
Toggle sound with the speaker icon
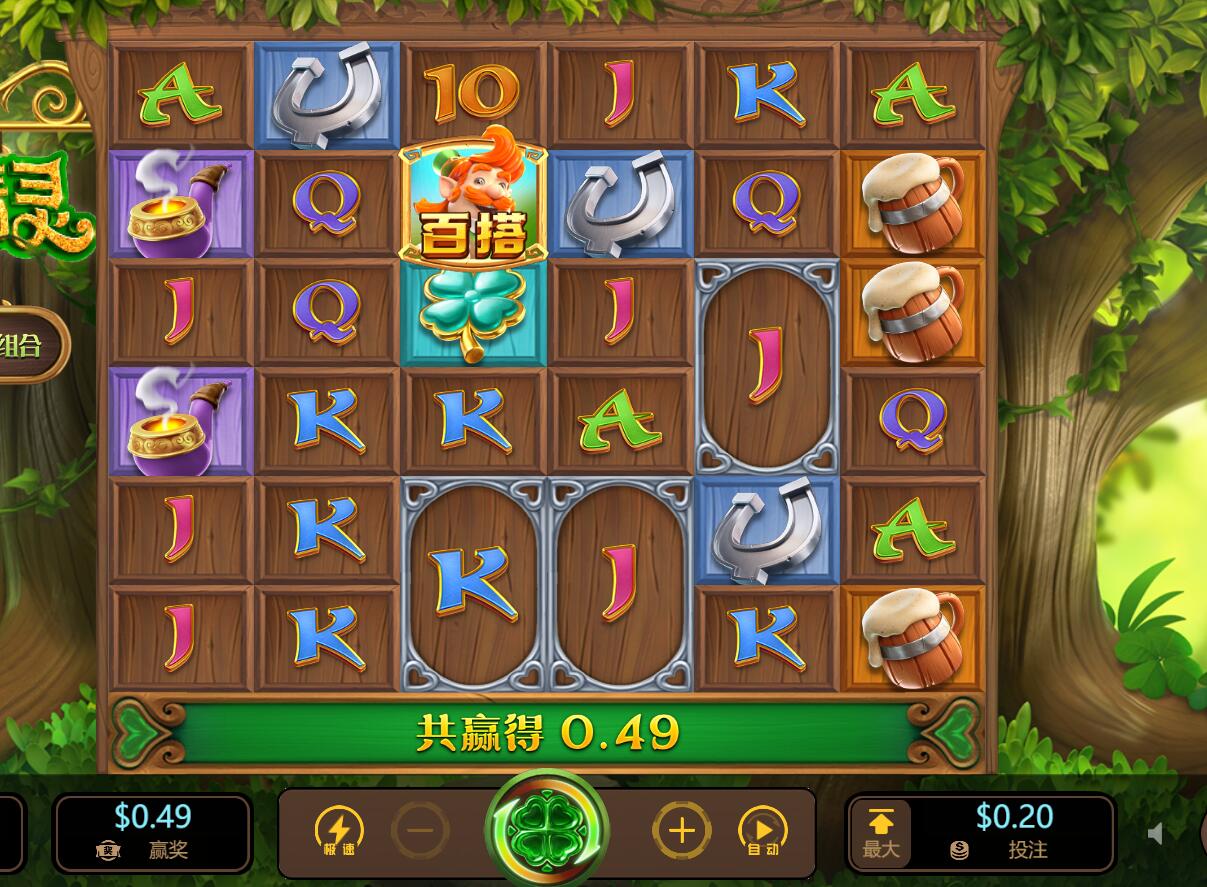coord(1158,833)
